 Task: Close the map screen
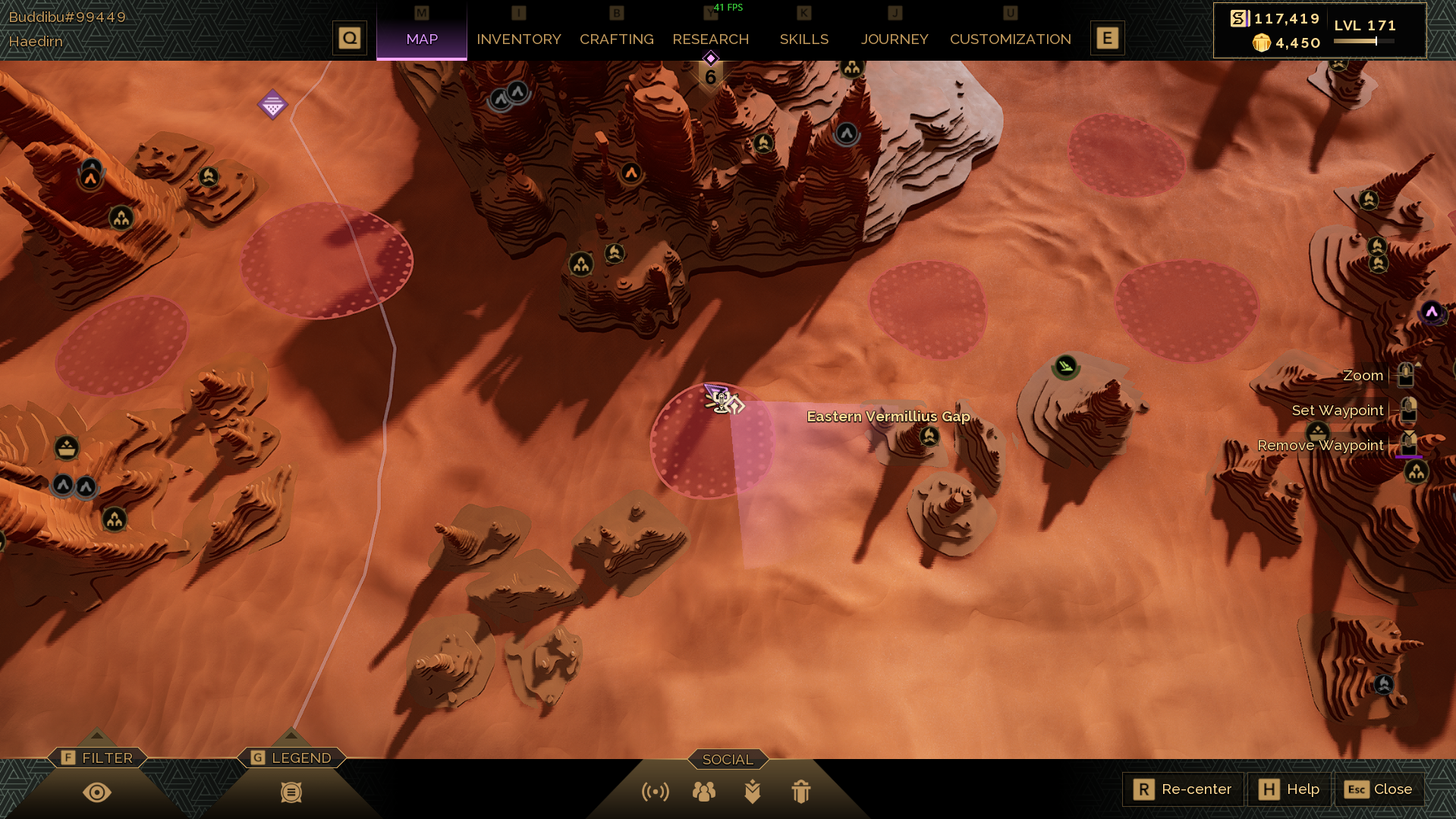coord(1378,789)
